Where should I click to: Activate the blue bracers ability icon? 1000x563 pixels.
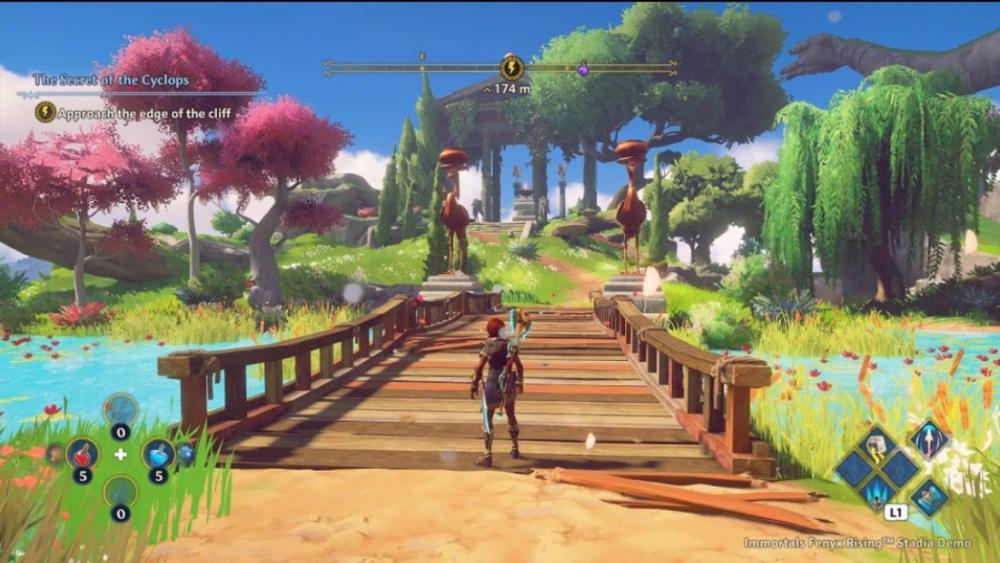coord(928,496)
